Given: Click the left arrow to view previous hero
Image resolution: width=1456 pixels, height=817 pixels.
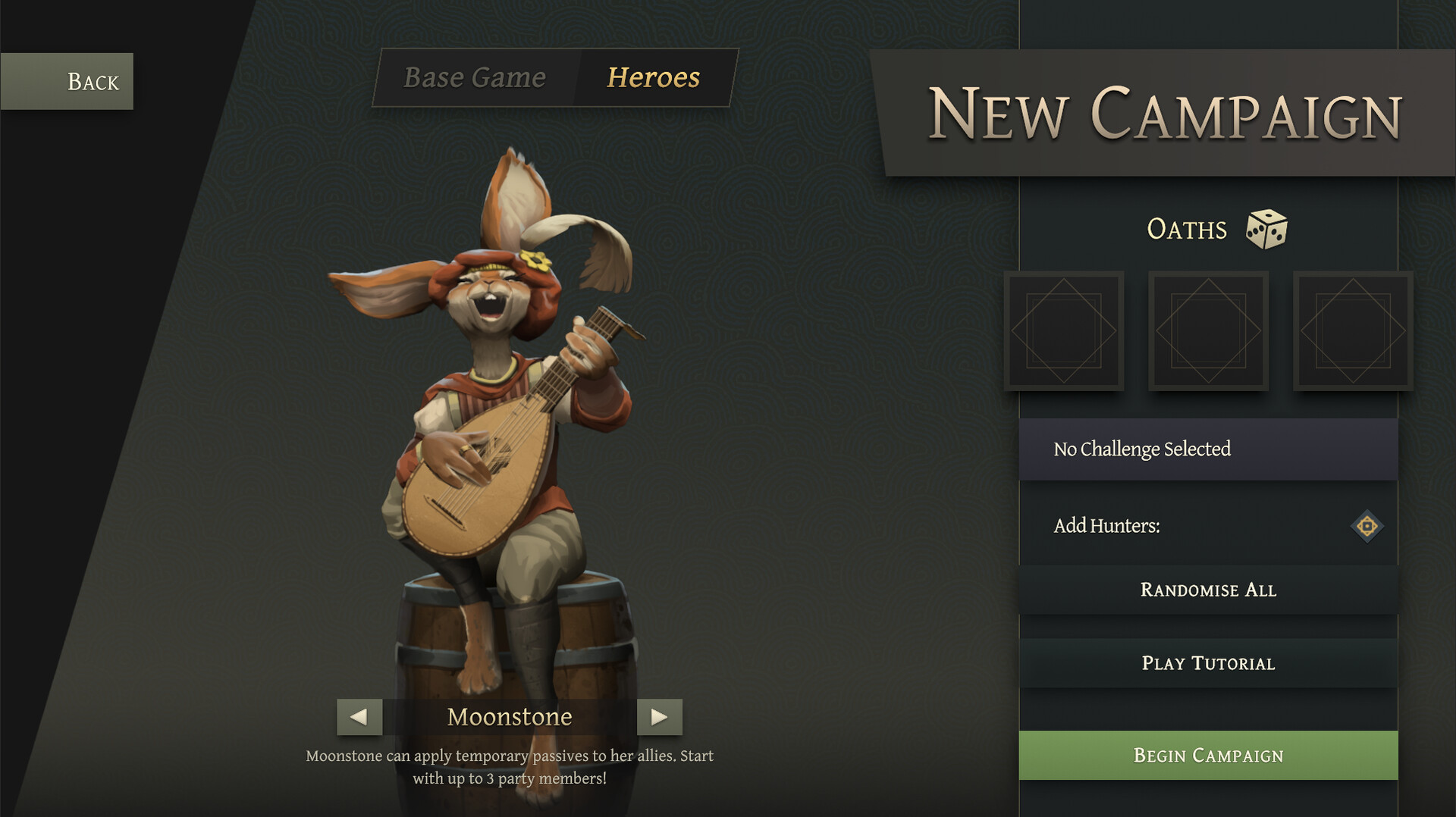Looking at the screenshot, I should click(360, 716).
